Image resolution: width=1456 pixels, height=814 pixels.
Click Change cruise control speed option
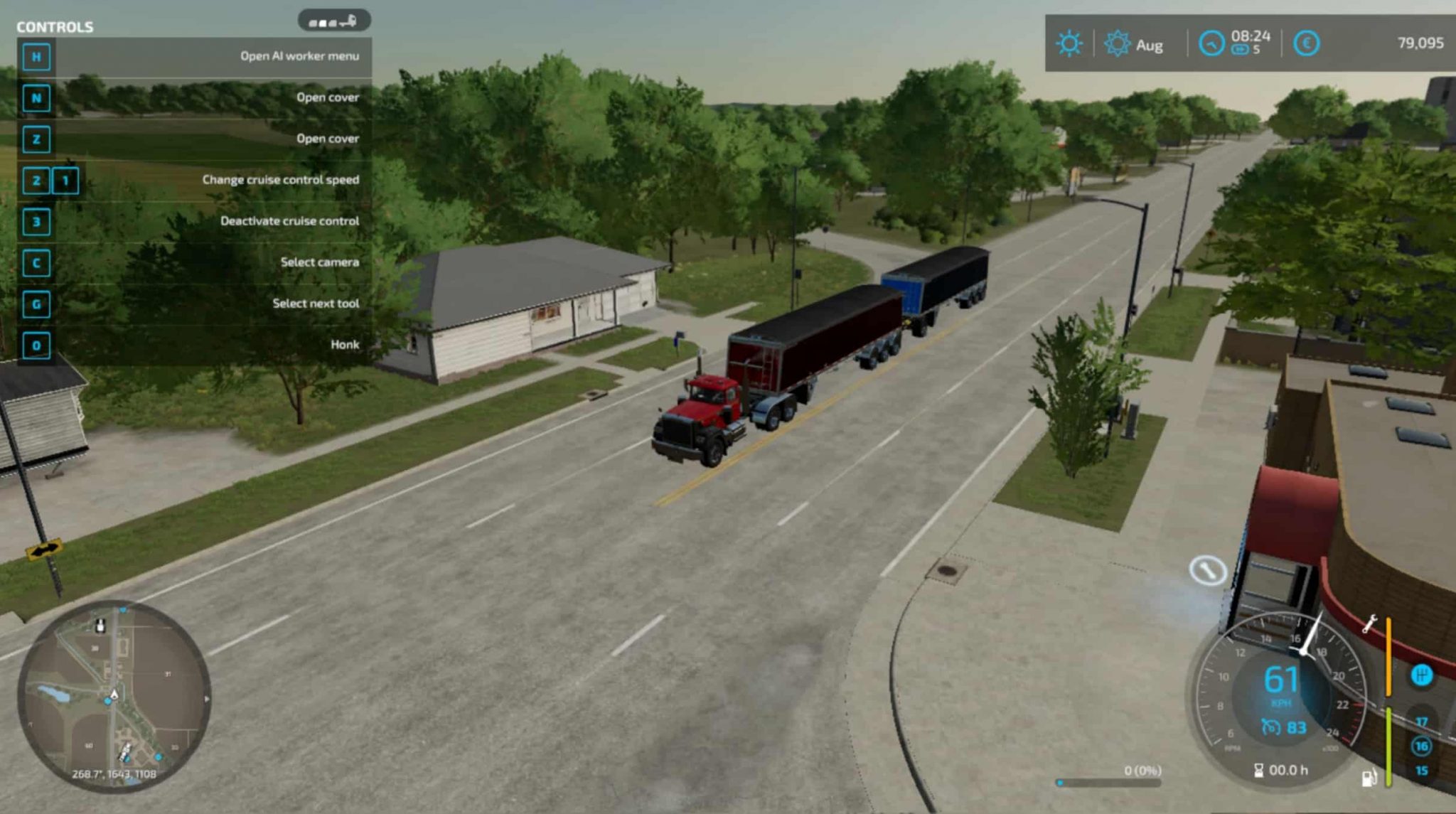pos(280,180)
